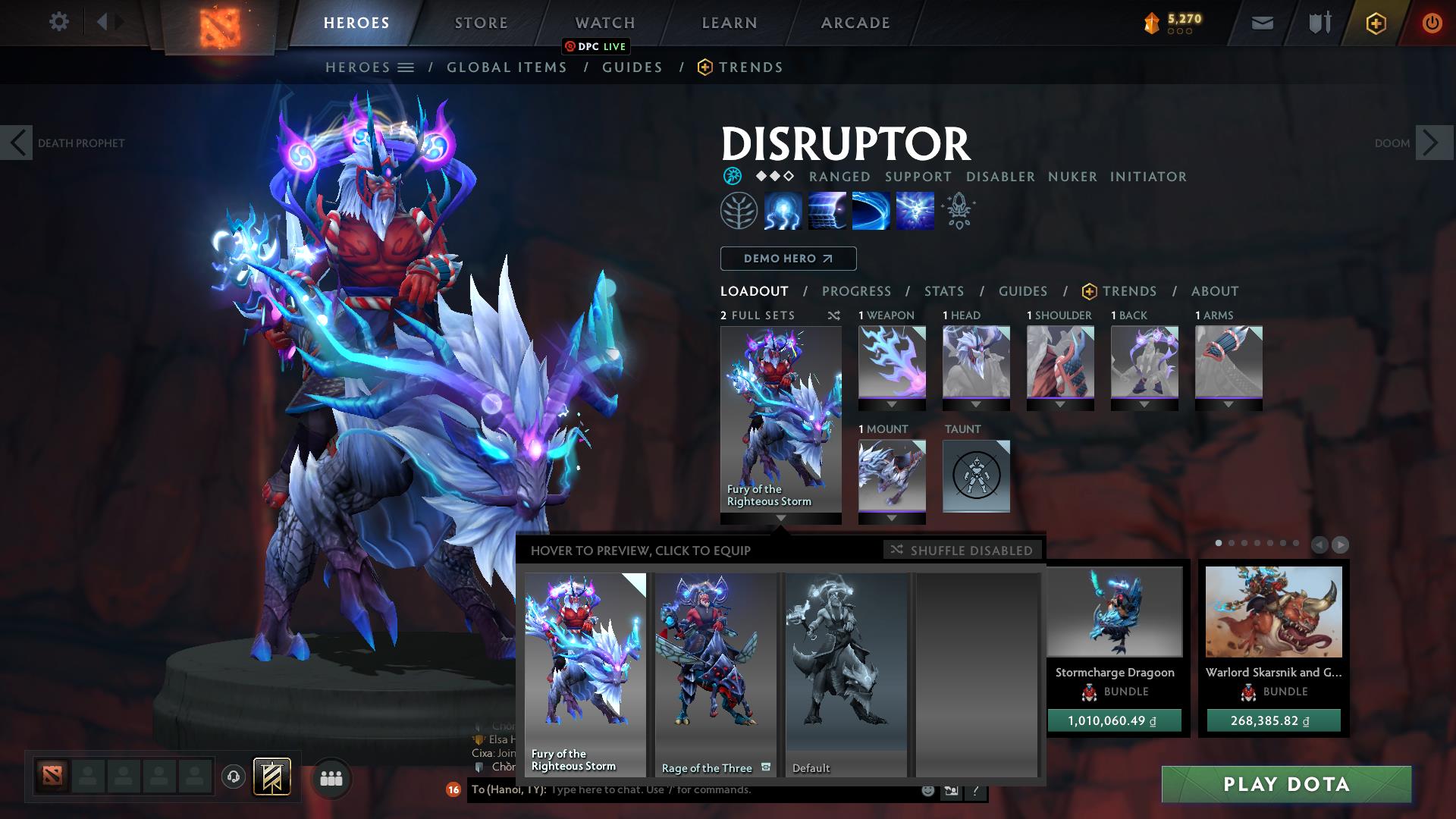This screenshot has height=819, width=1456.
Task: Open the mail notifications envelope icon
Action: (1261, 23)
